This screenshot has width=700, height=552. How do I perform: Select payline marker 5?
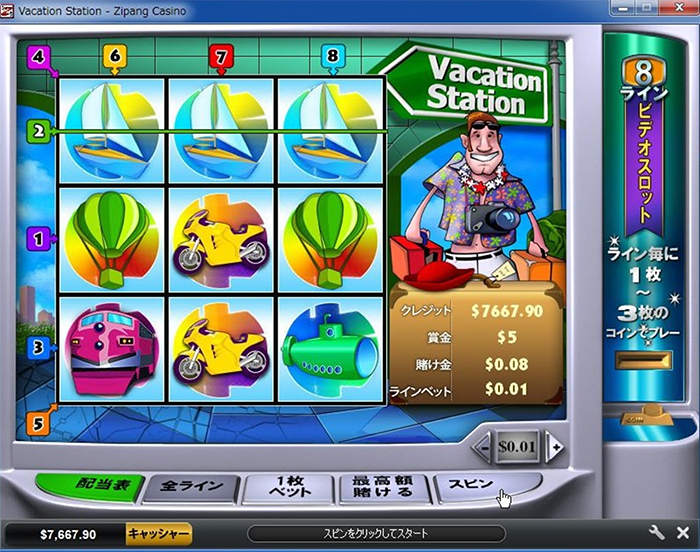pyautogui.click(x=39, y=422)
